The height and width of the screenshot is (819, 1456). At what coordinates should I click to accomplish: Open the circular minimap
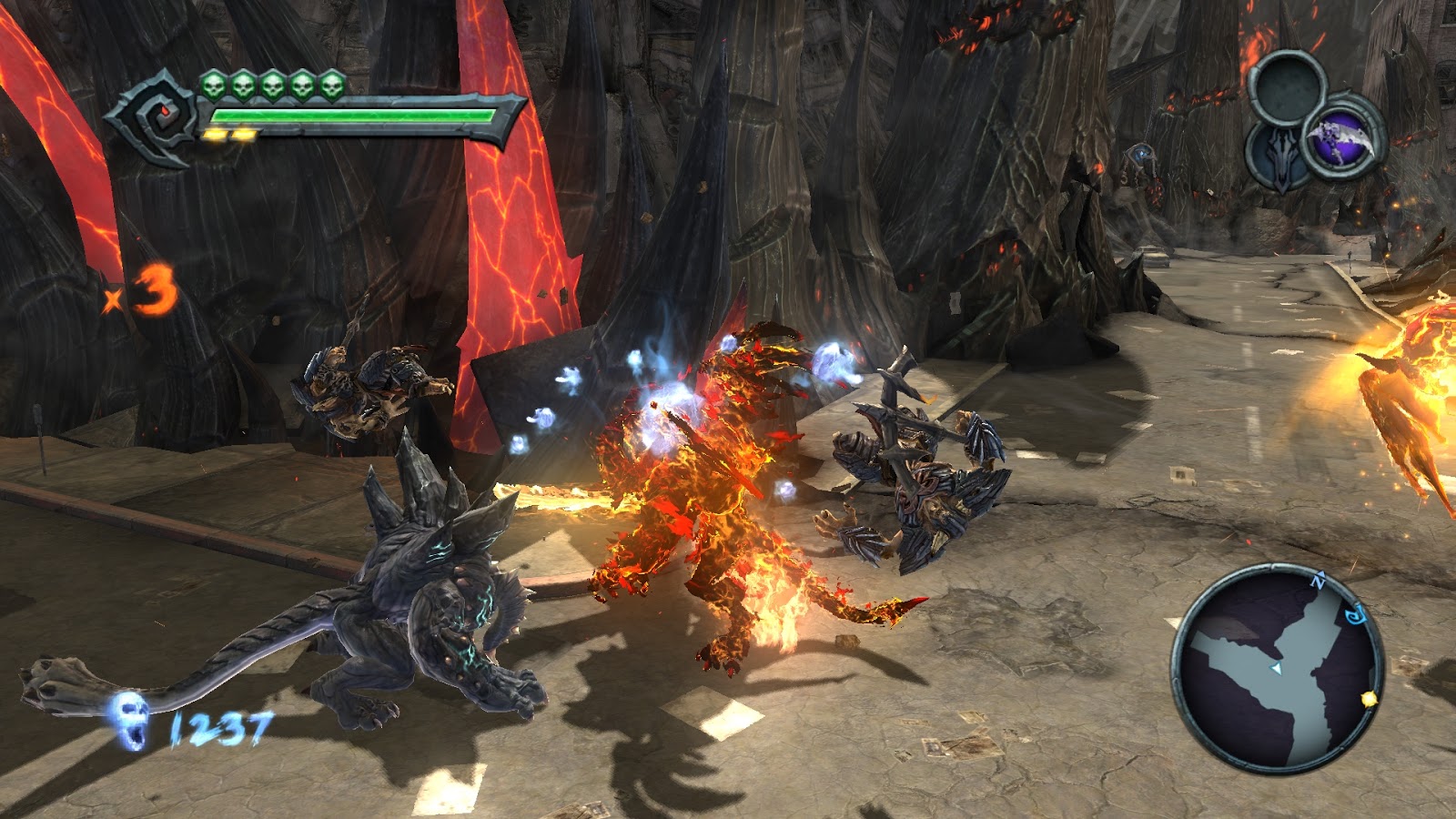point(1278,668)
